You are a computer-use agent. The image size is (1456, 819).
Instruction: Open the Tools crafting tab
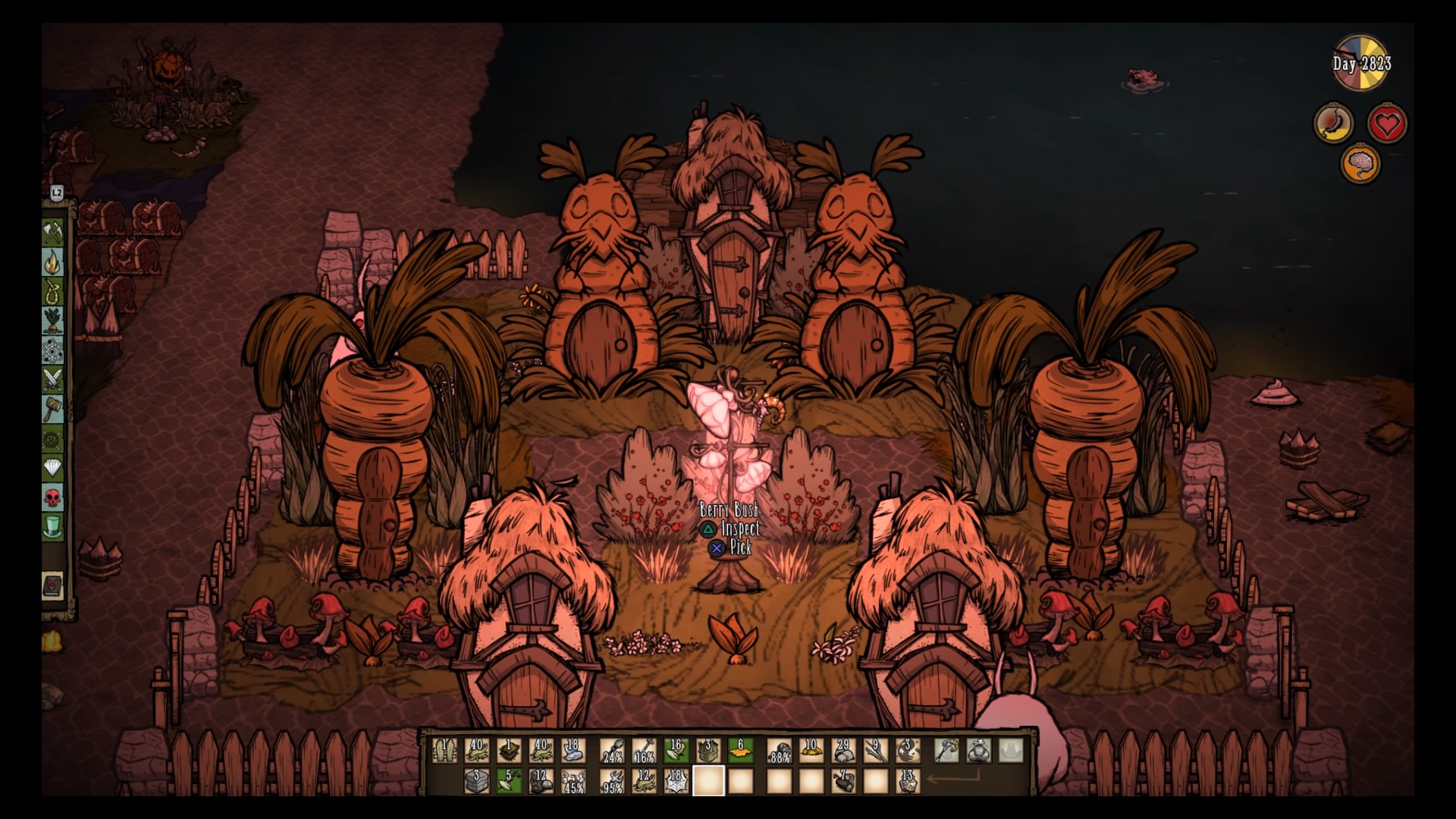coord(52,231)
